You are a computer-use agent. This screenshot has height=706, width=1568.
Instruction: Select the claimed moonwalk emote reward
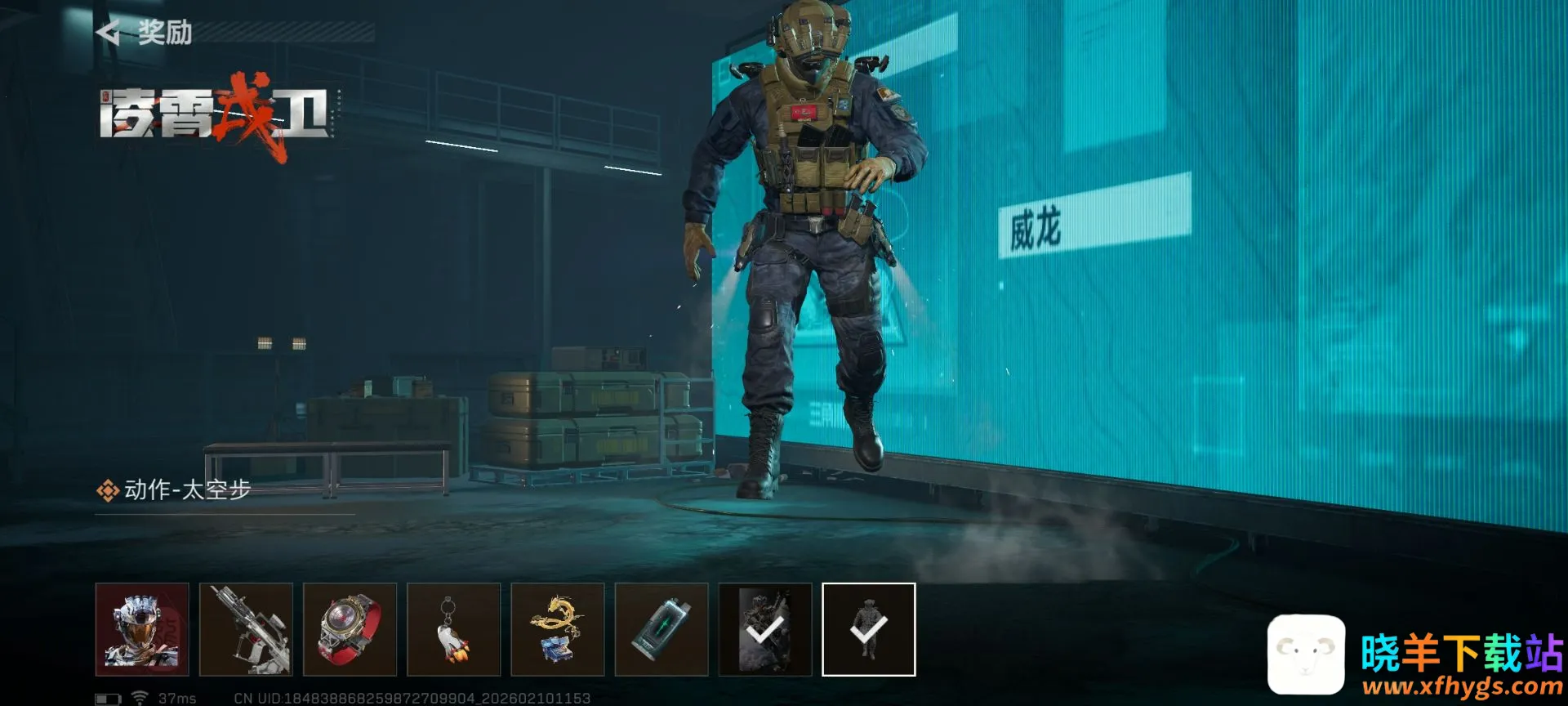point(868,629)
